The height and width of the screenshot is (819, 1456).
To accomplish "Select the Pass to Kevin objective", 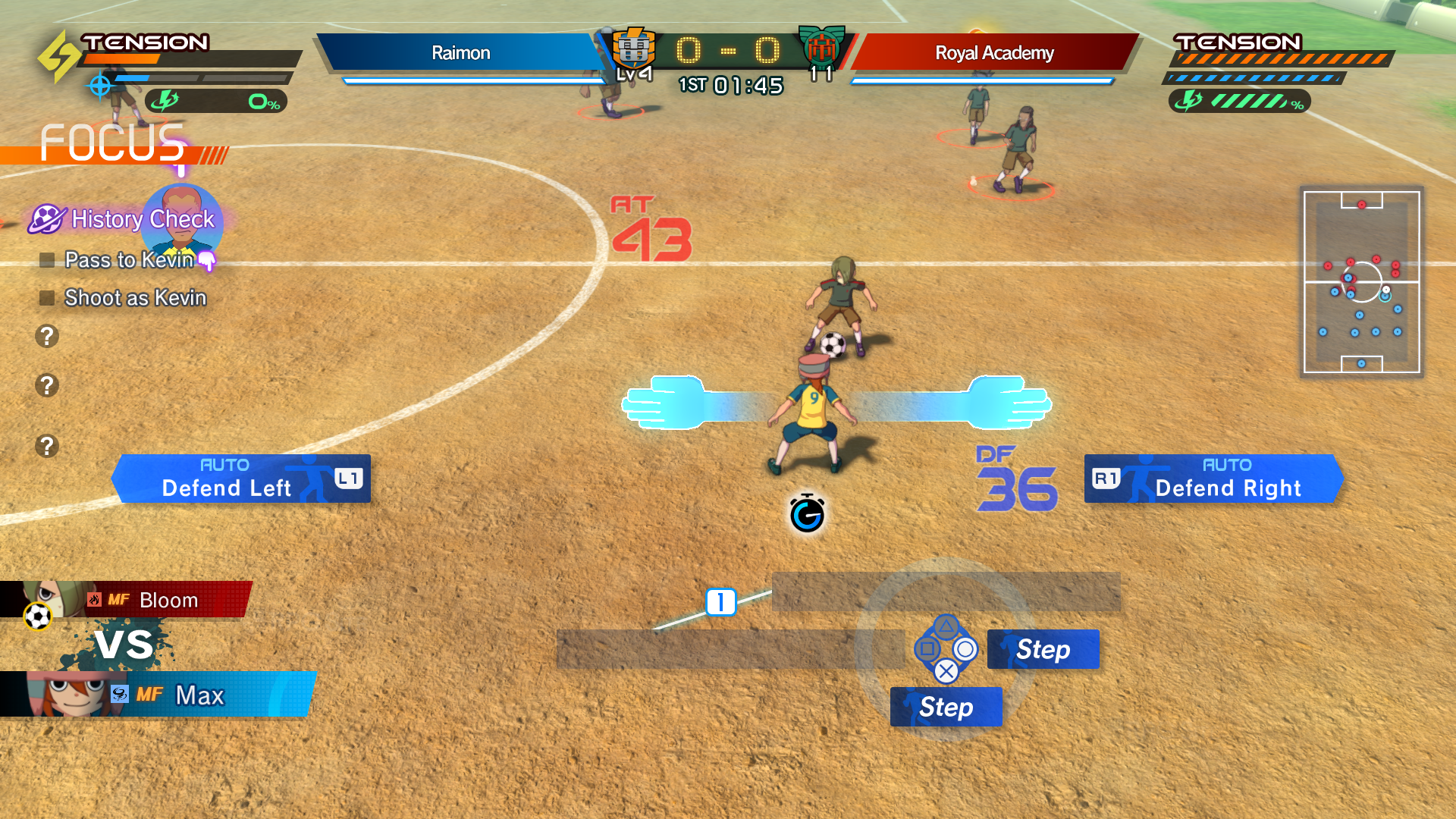I will tap(129, 260).
